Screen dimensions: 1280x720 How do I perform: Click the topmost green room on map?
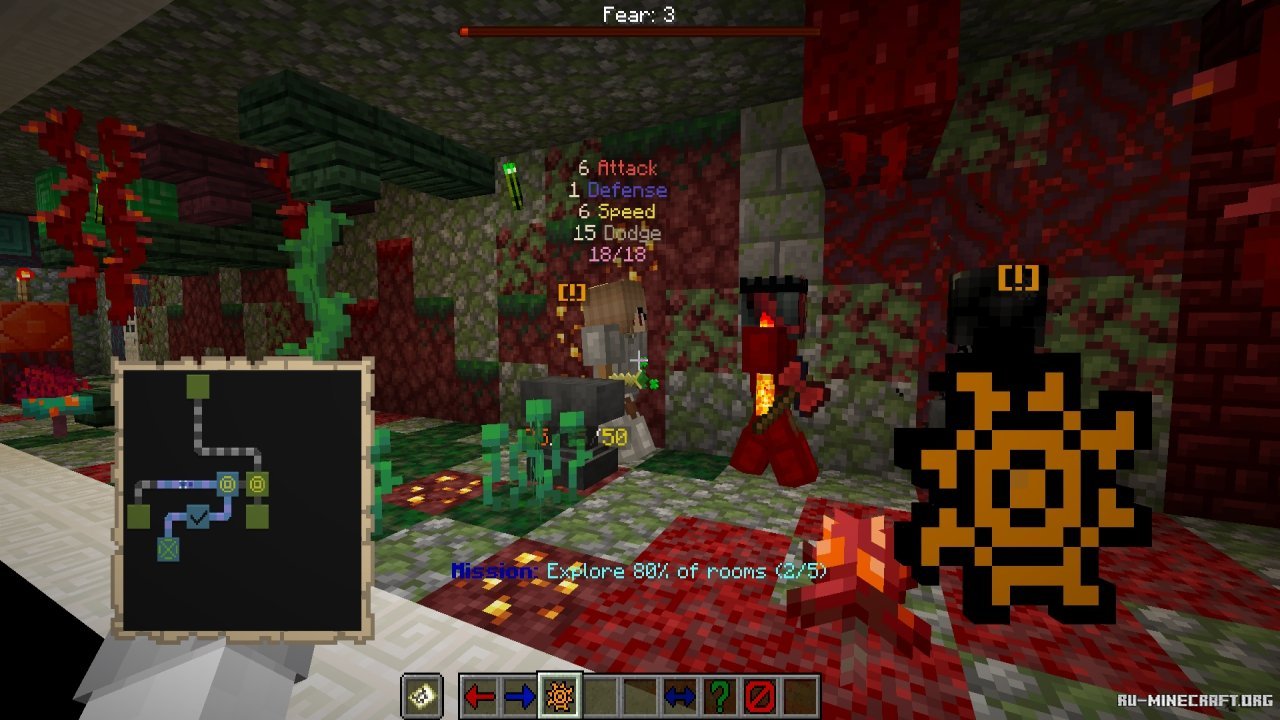[x=197, y=387]
